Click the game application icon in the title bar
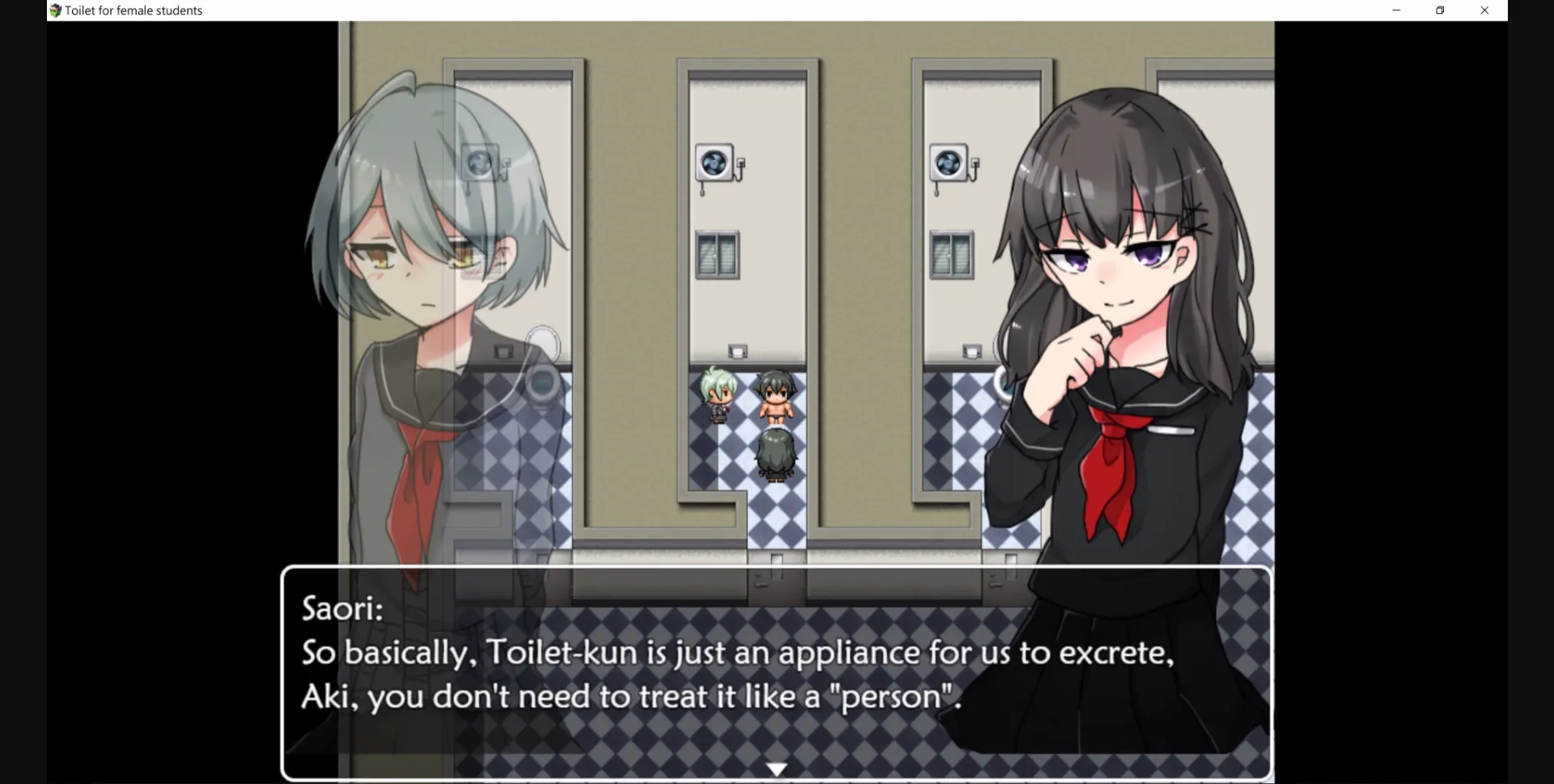The width and height of the screenshot is (1554, 784). coord(54,11)
